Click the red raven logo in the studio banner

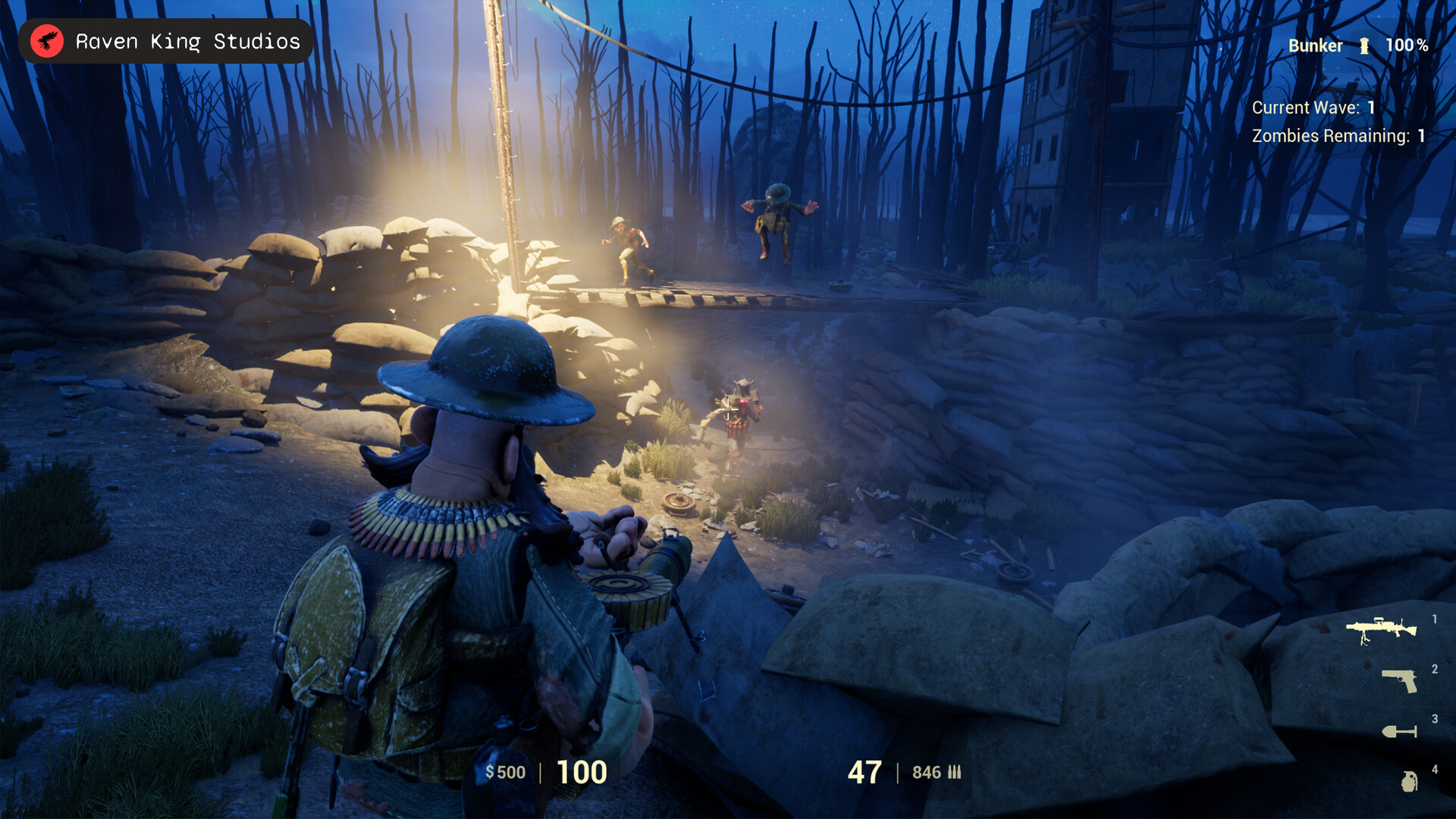(x=47, y=40)
